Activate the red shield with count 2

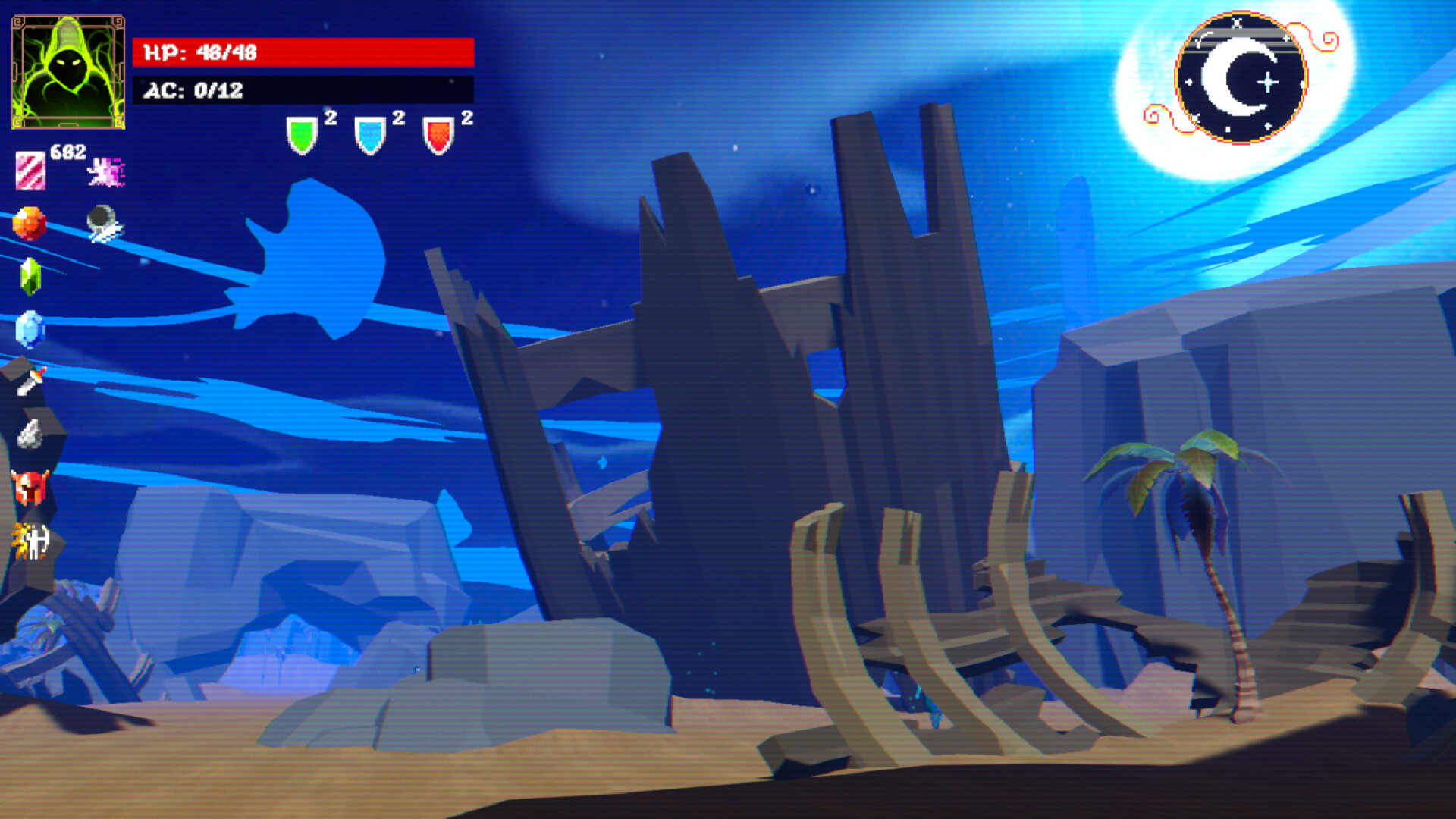(438, 133)
